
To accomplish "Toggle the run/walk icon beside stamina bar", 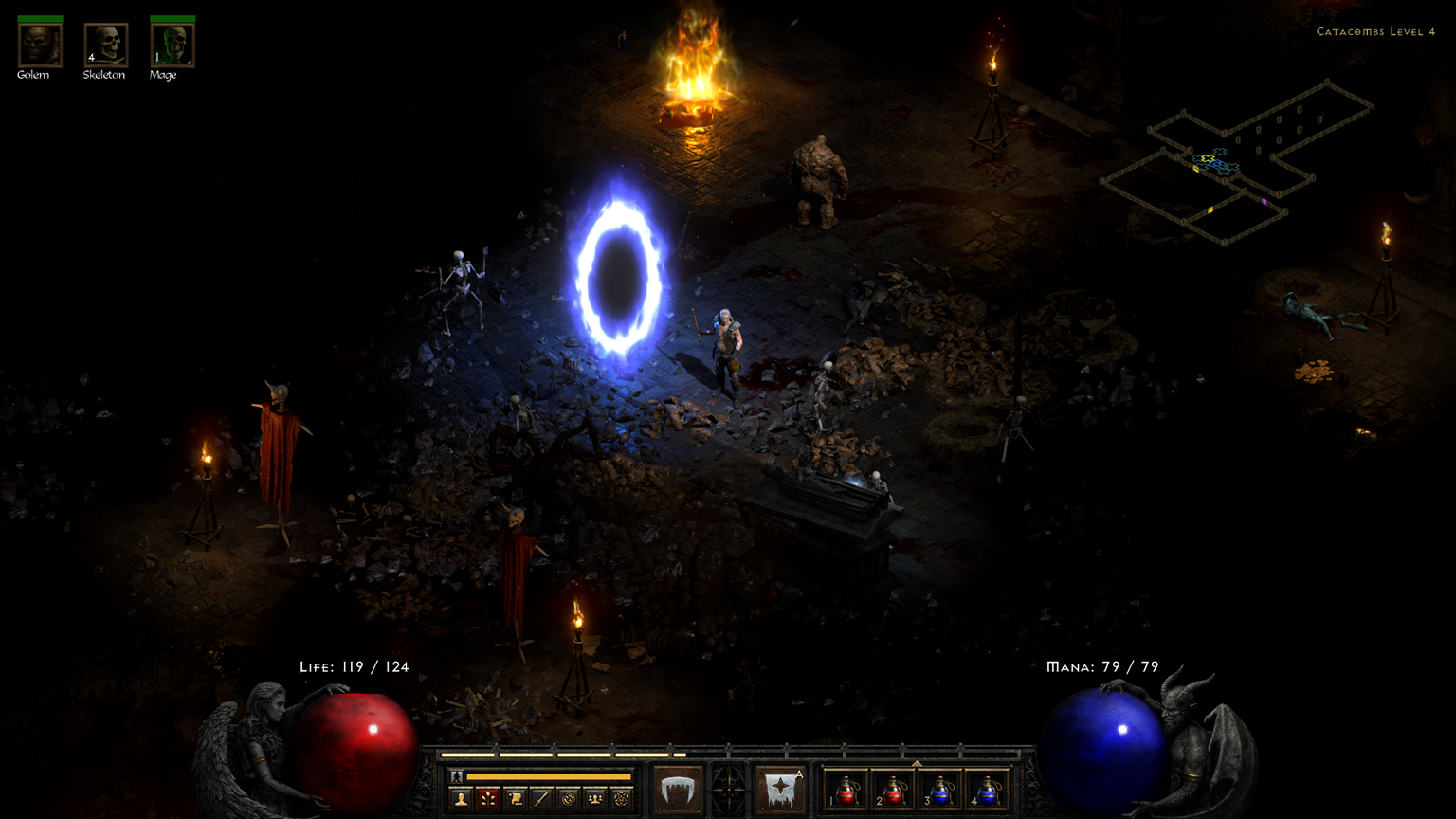I will (x=457, y=777).
